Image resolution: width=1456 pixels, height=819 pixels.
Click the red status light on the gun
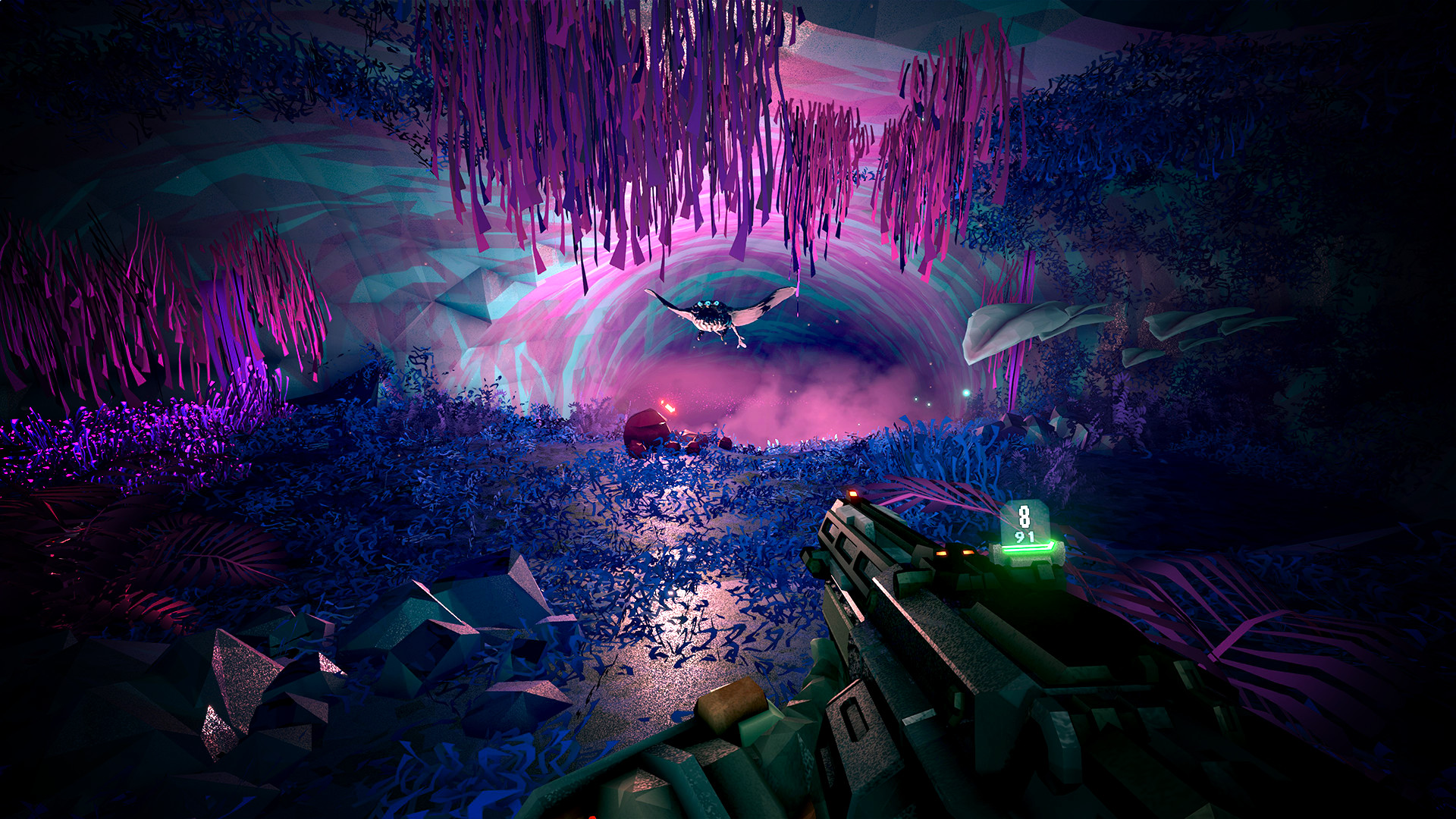pyautogui.click(x=853, y=493)
